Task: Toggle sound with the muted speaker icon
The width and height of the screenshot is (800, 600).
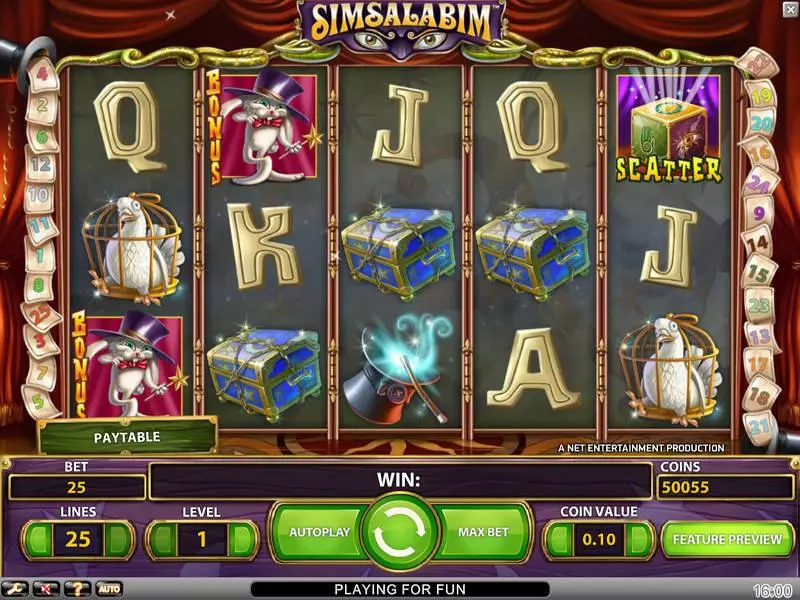Action: (44, 589)
